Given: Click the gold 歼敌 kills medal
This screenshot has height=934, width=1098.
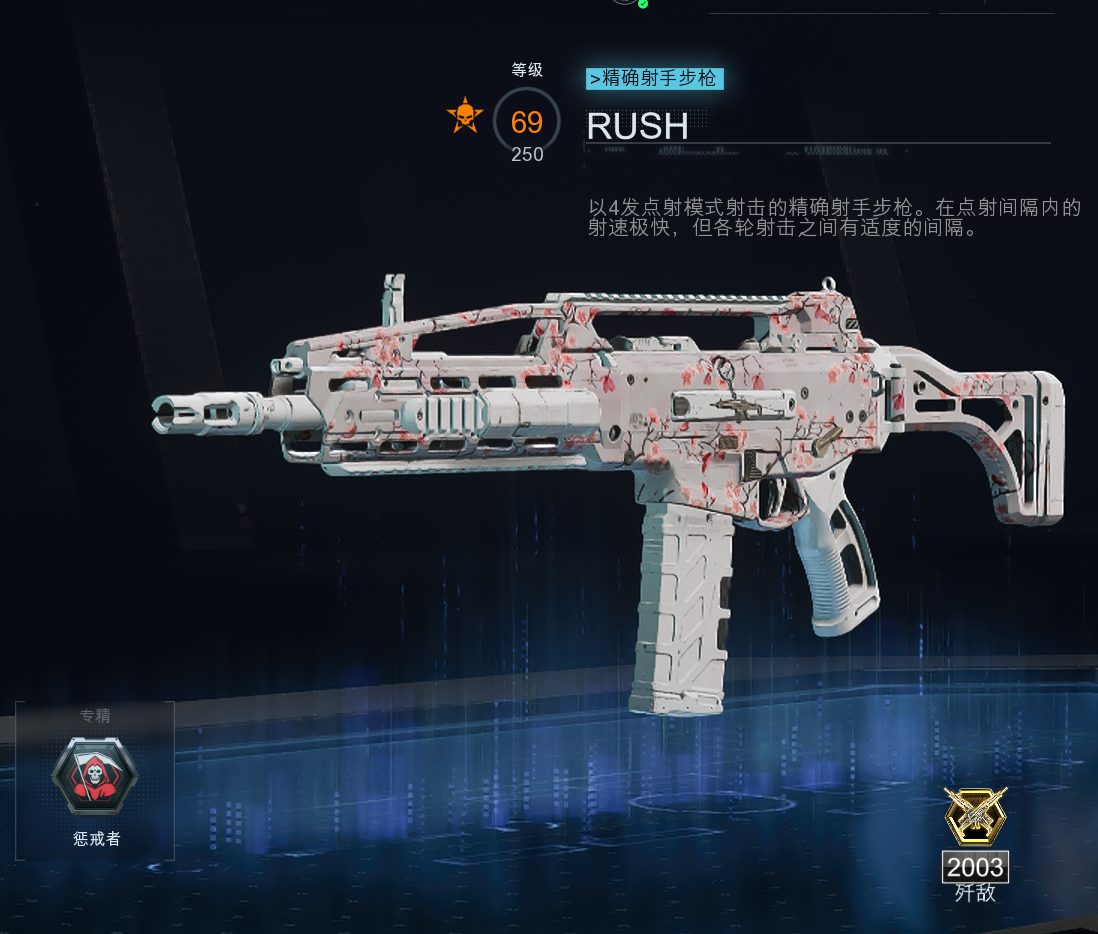Looking at the screenshot, I should pos(975,815).
